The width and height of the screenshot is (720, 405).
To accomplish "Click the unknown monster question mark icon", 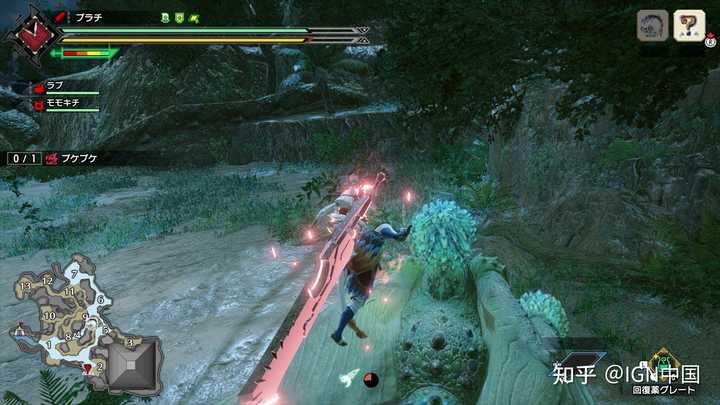I will point(688,25).
